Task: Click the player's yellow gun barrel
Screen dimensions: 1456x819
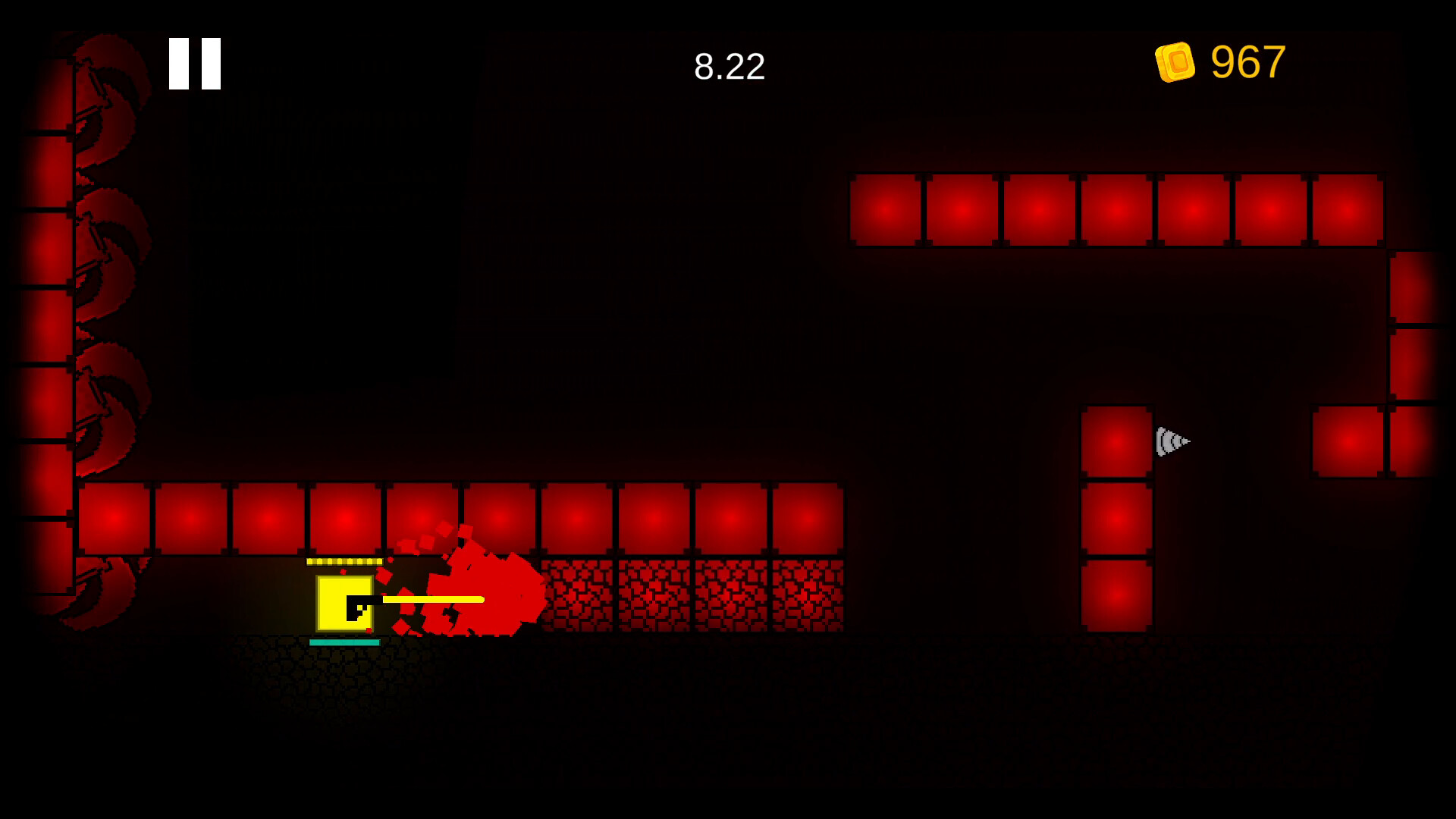Action: [432, 598]
